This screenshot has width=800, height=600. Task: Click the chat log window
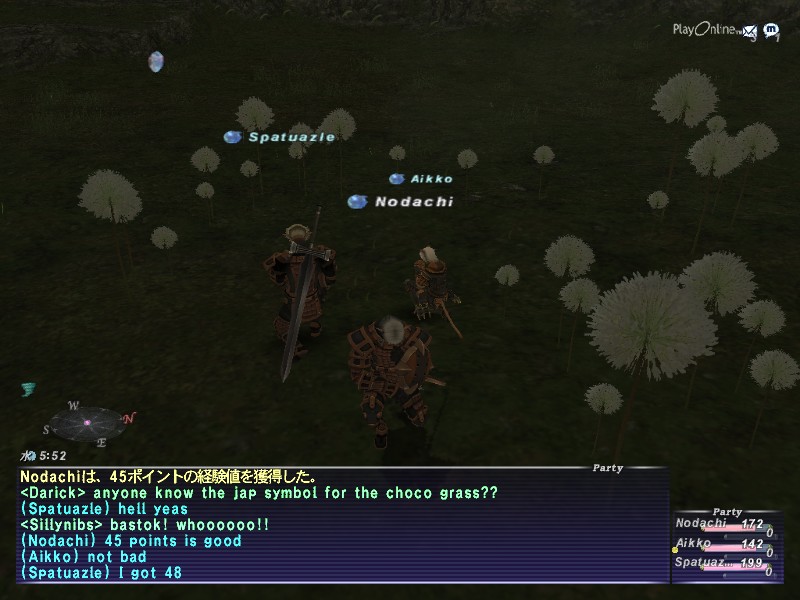pyautogui.click(x=340, y=525)
